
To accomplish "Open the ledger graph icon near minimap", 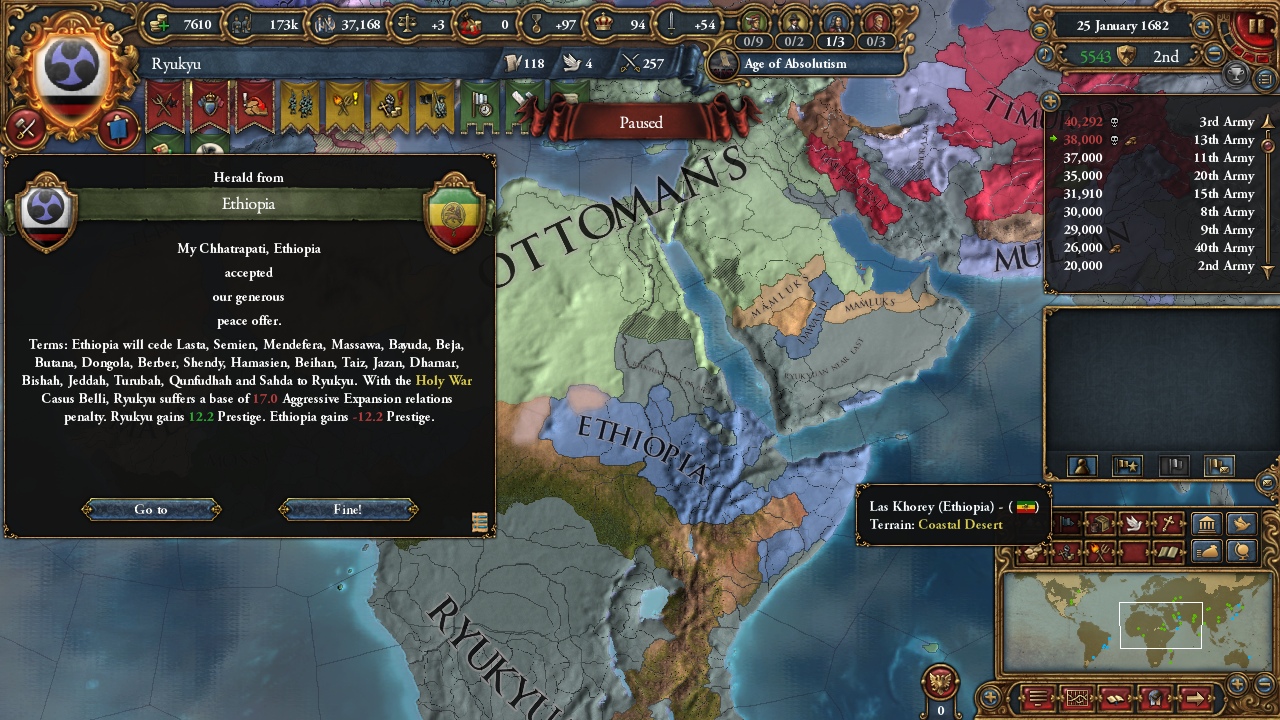I will (x=1077, y=697).
